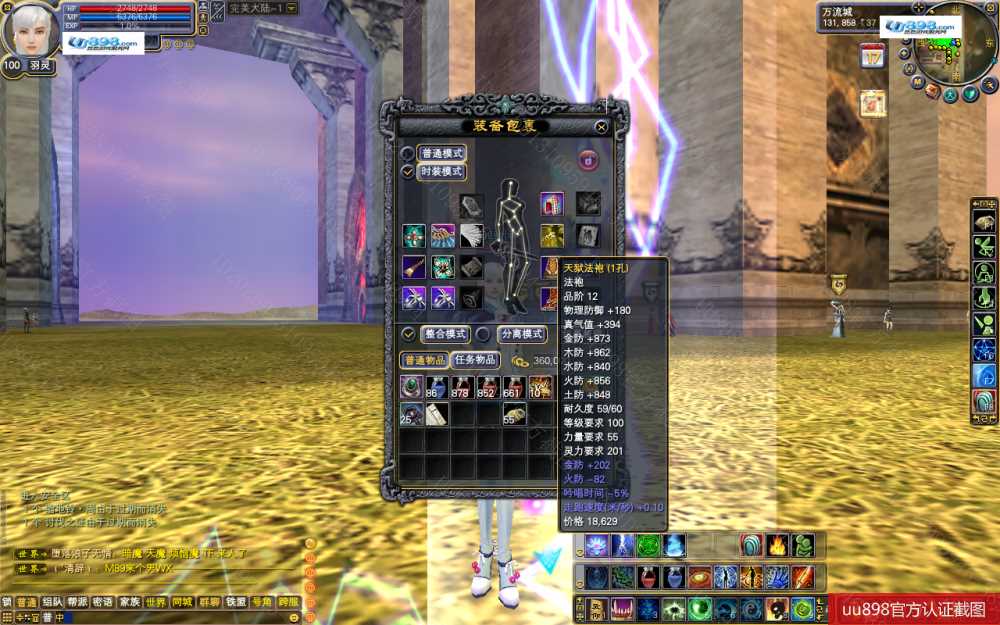Use the lightning bolt skill icon

[622, 545]
